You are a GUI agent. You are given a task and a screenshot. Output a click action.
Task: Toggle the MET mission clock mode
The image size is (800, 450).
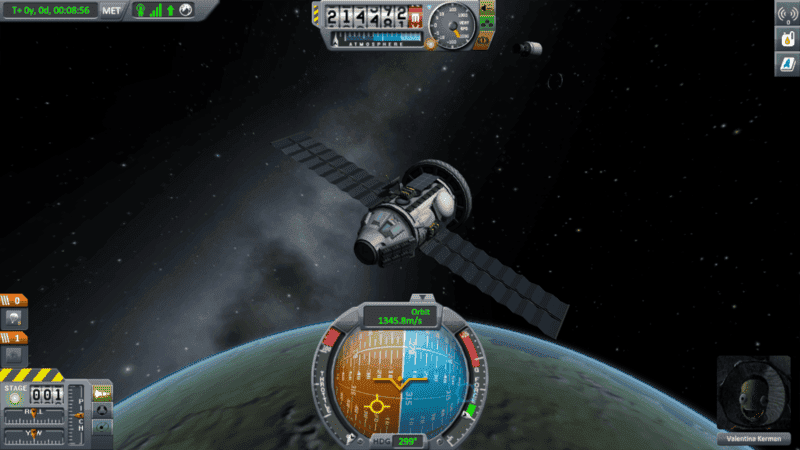click(111, 10)
